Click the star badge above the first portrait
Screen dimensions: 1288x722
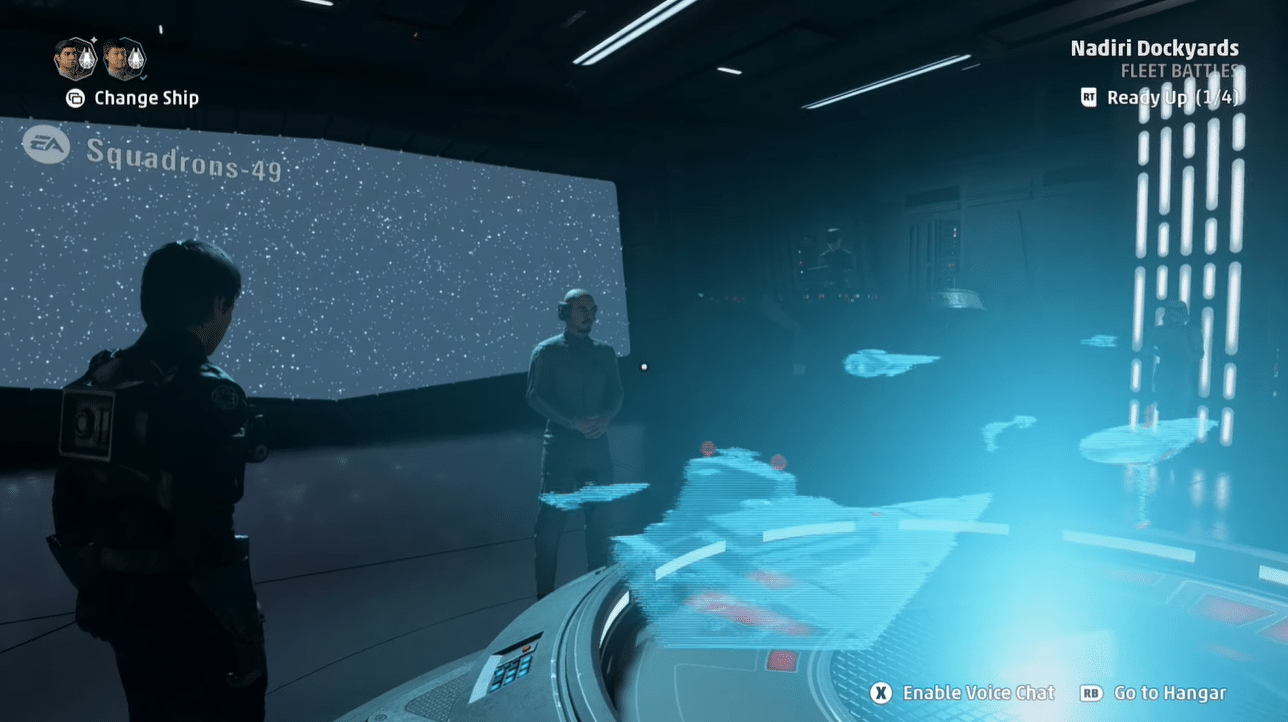click(93, 39)
